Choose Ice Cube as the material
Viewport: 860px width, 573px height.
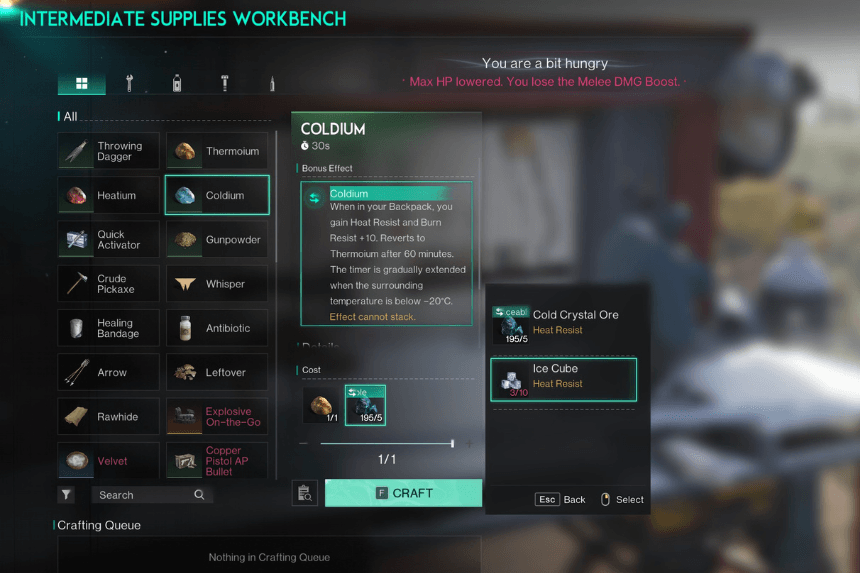(x=563, y=380)
